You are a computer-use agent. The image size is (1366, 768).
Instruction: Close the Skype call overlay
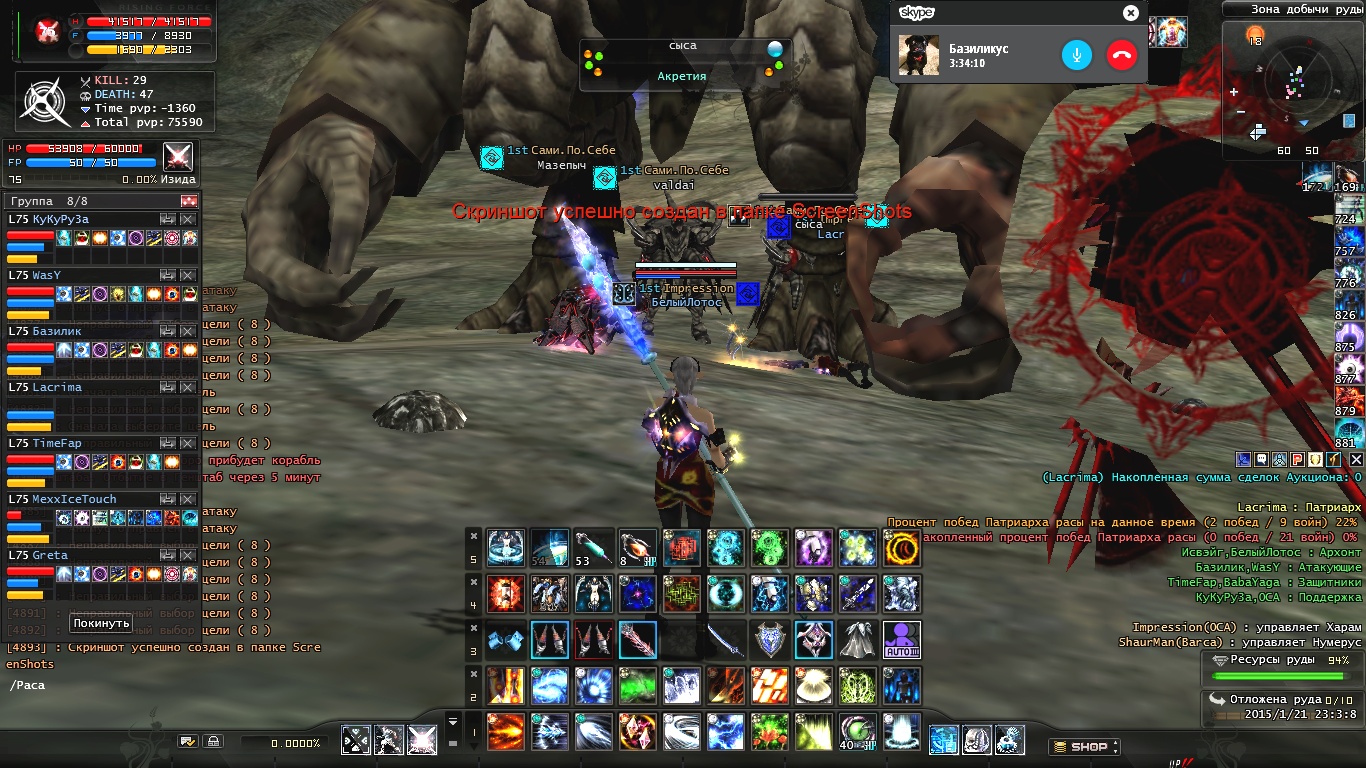click(x=1130, y=13)
